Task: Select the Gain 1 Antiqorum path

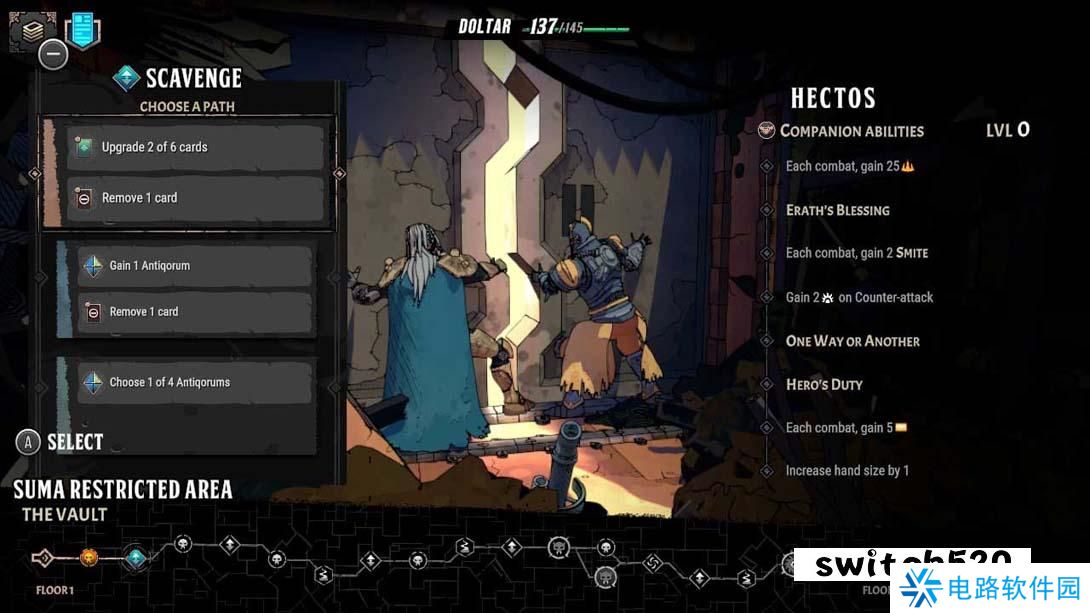Action: point(195,266)
